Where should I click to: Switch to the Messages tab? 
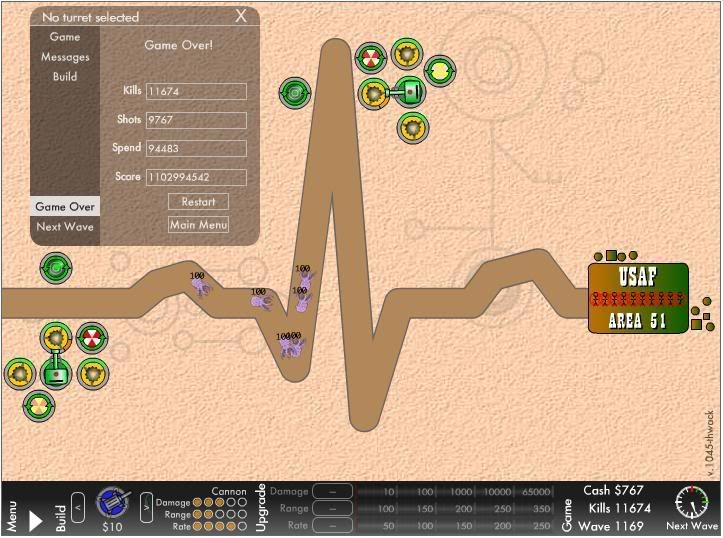(x=65, y=57)
